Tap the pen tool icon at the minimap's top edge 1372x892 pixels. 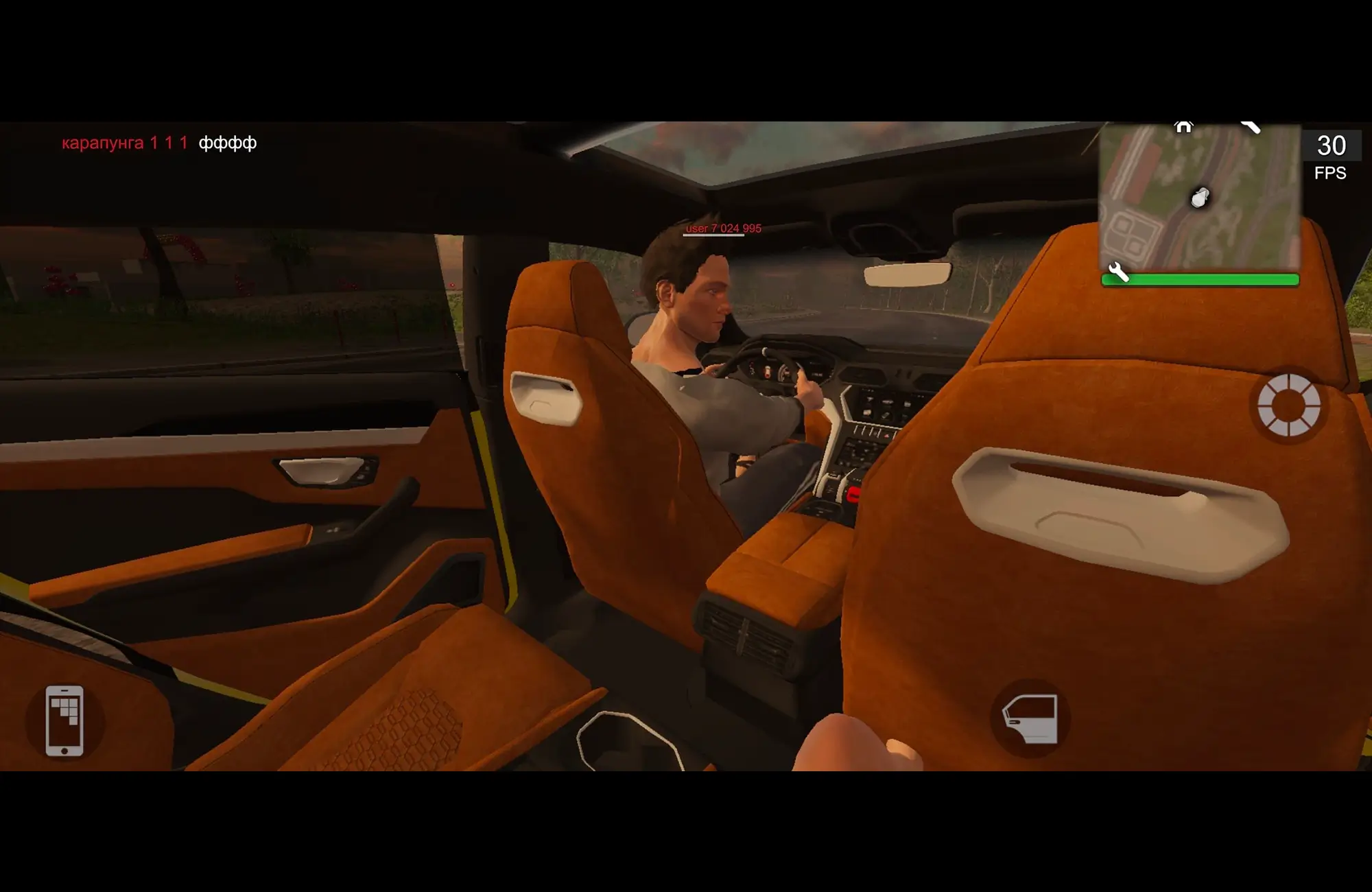tap(1251, 127)
